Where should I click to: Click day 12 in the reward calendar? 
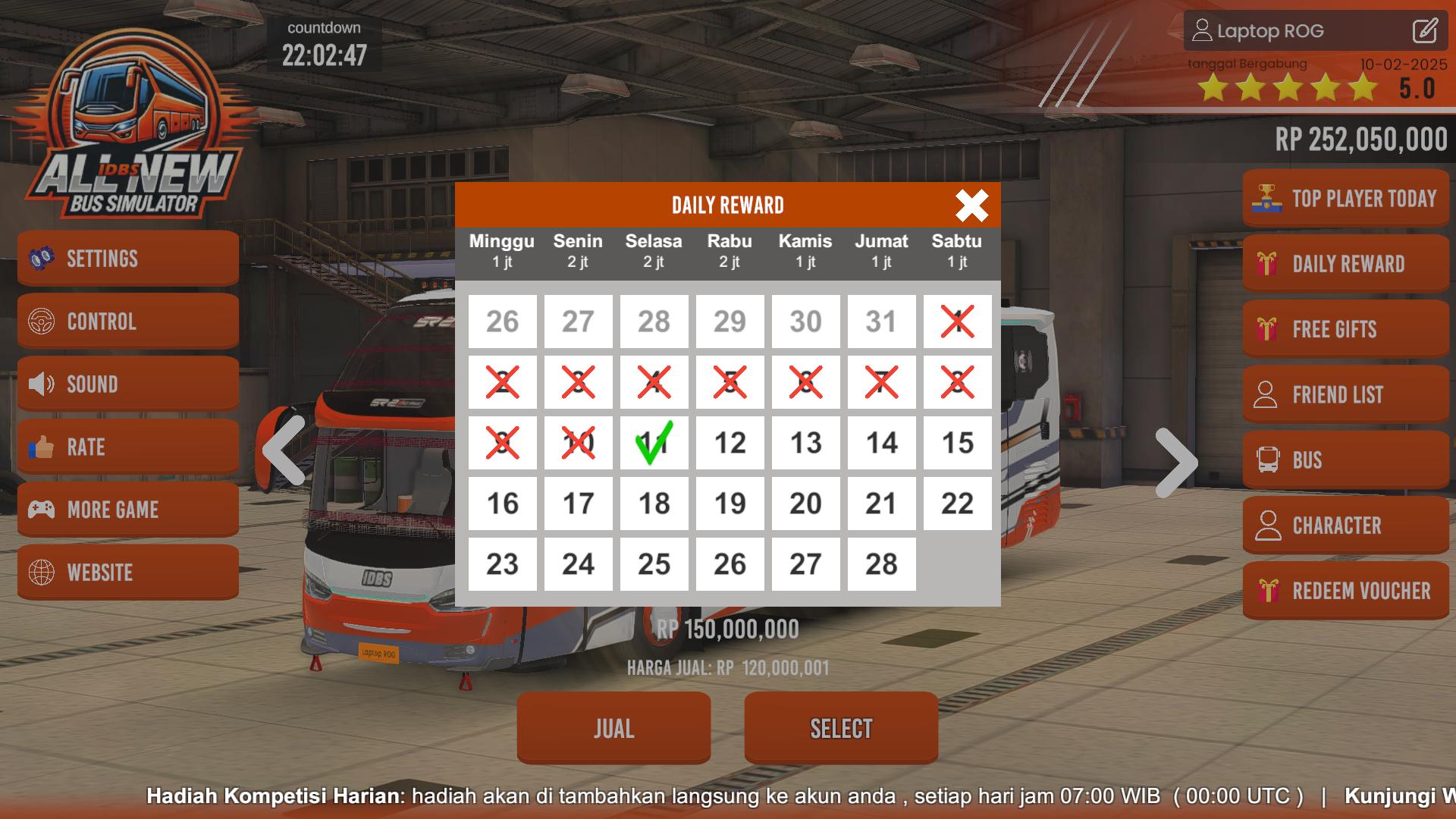(x=730, y=443)
